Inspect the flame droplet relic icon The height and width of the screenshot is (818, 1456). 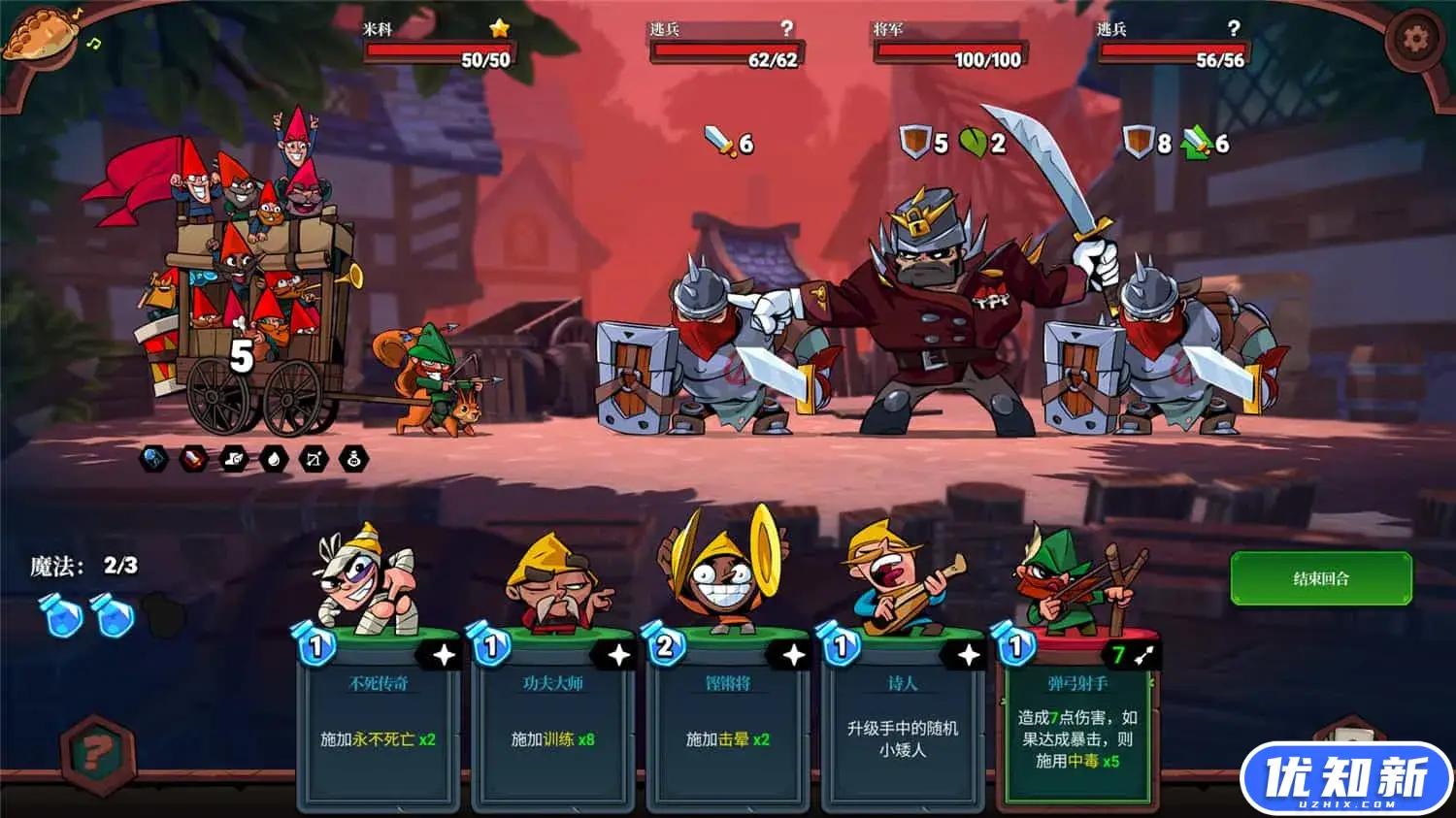point(274,459)
